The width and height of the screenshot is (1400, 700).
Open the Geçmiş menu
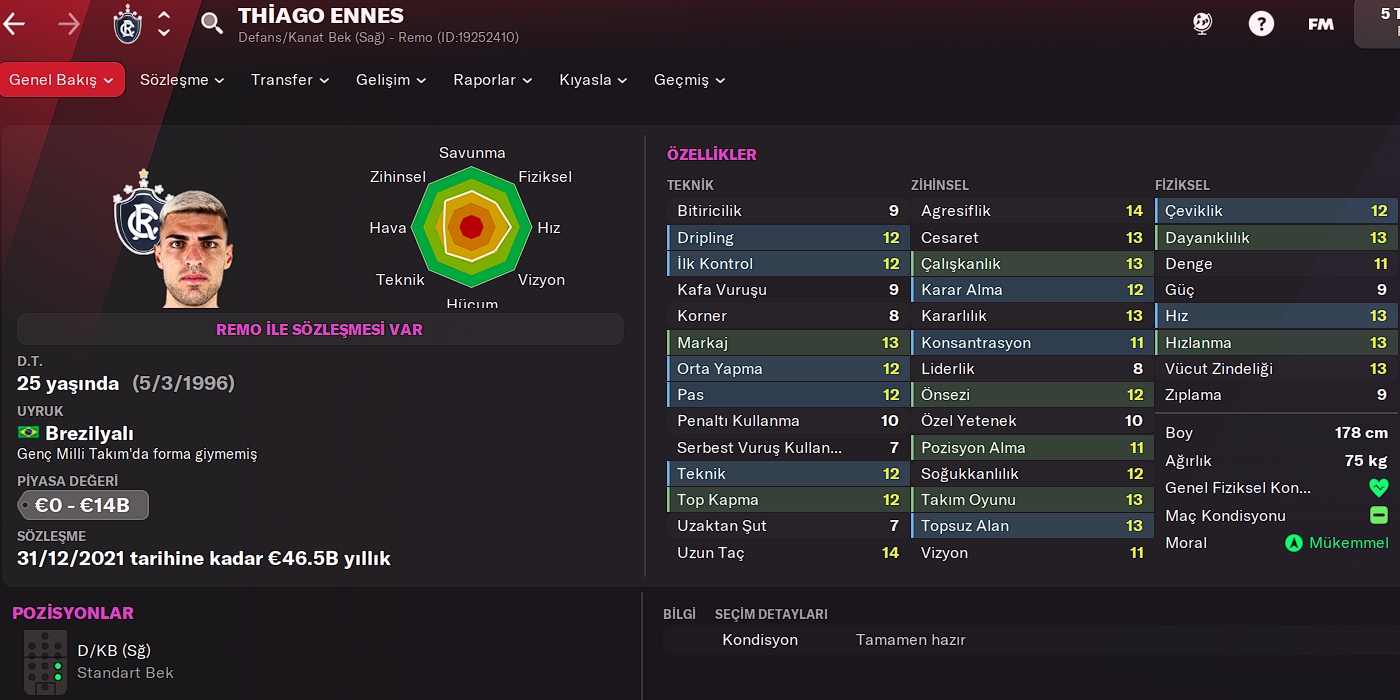[689, 80]
